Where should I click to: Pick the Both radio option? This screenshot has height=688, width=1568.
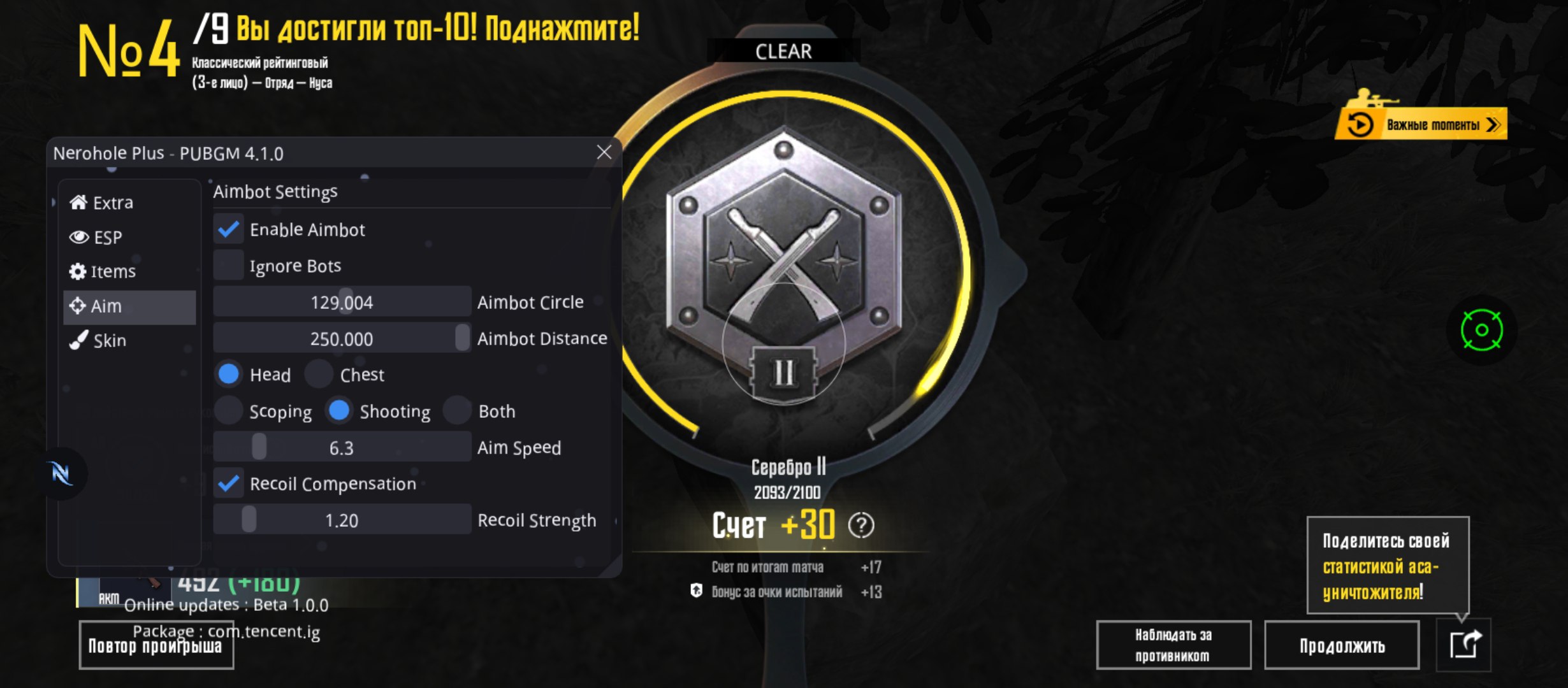[x=457, y=411]
